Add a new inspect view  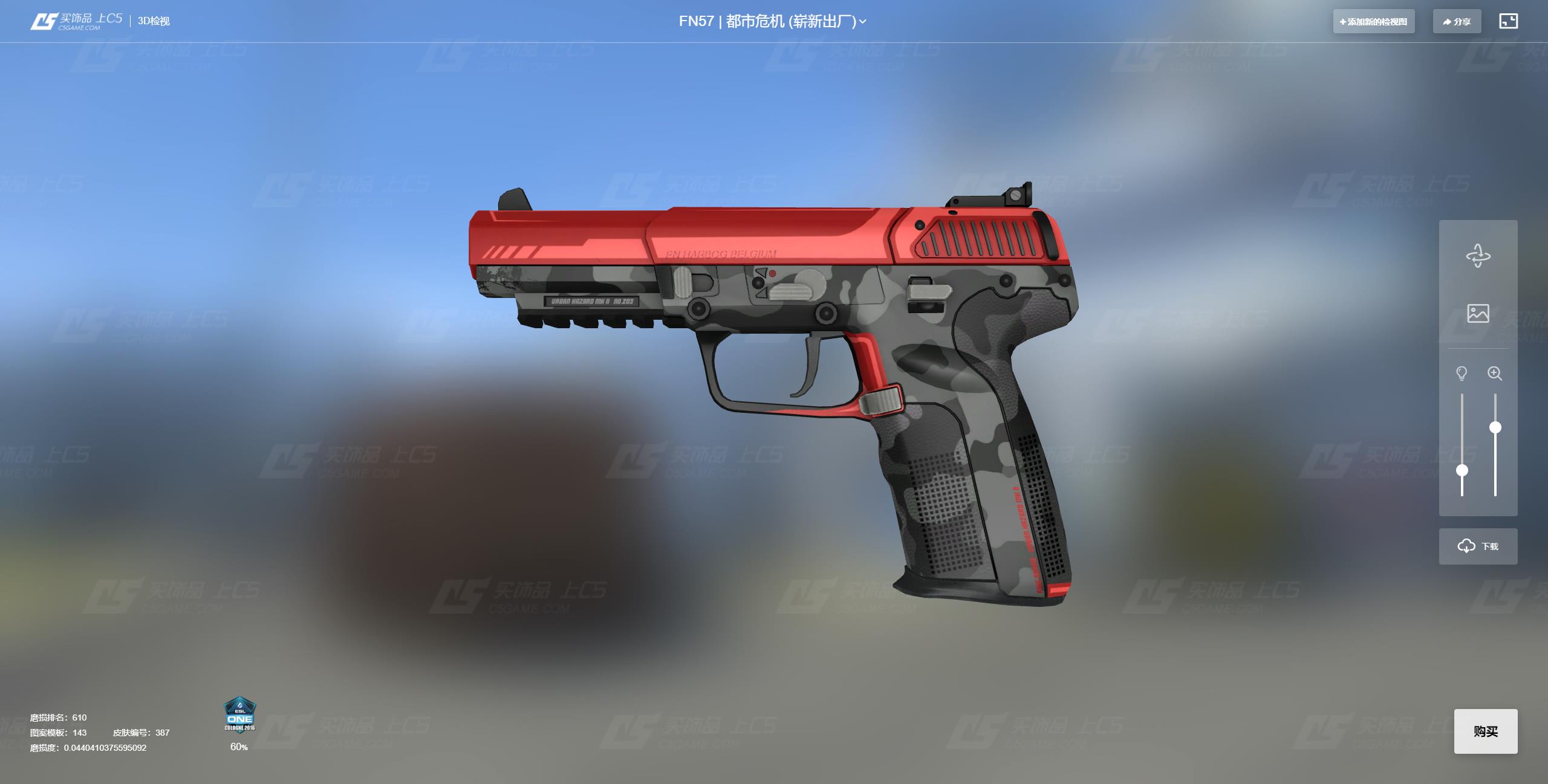click(x=1373, y=22)
